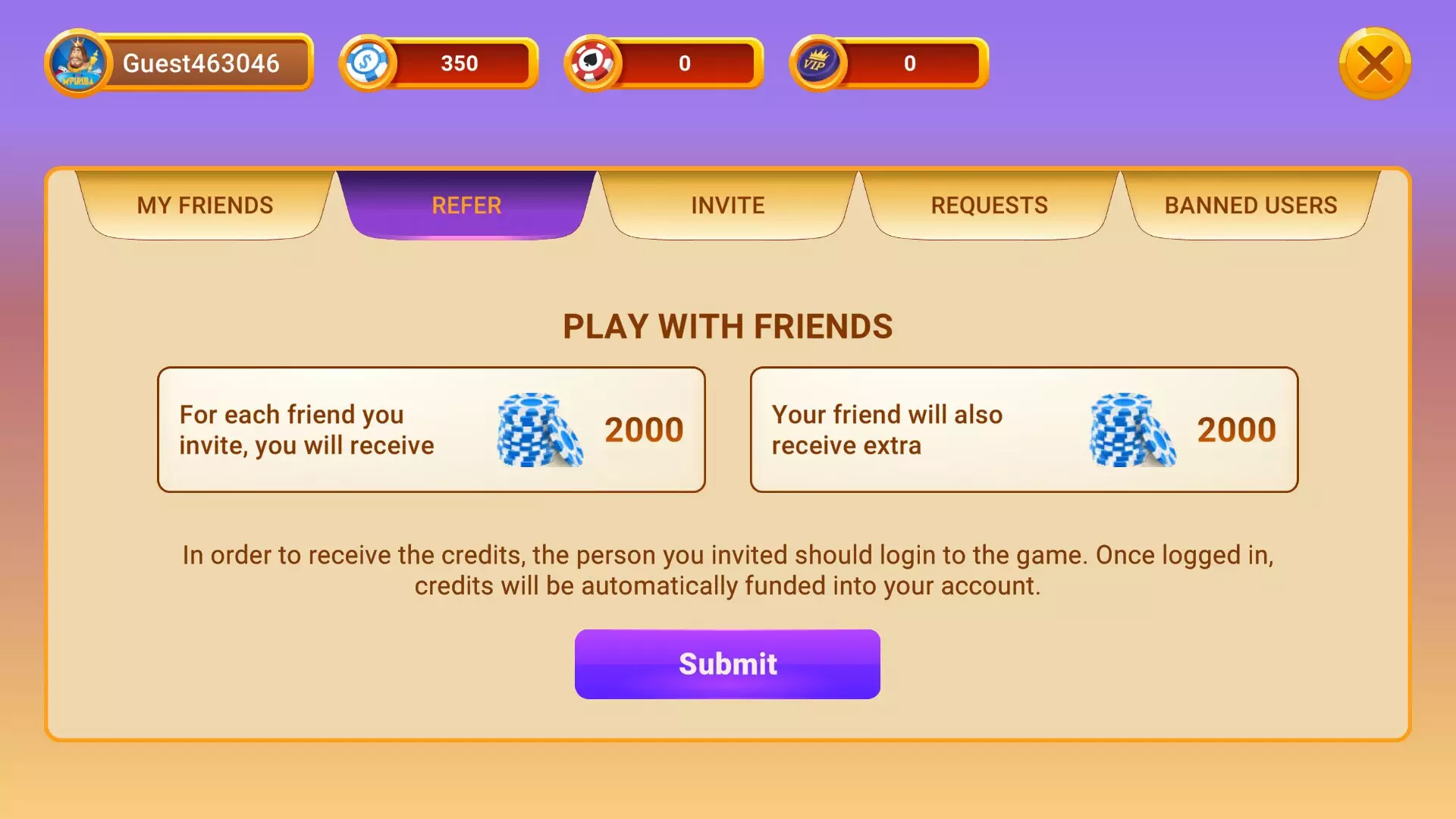View the REQUESTS tab
The image size is (1456, 819).
point(990,205)
